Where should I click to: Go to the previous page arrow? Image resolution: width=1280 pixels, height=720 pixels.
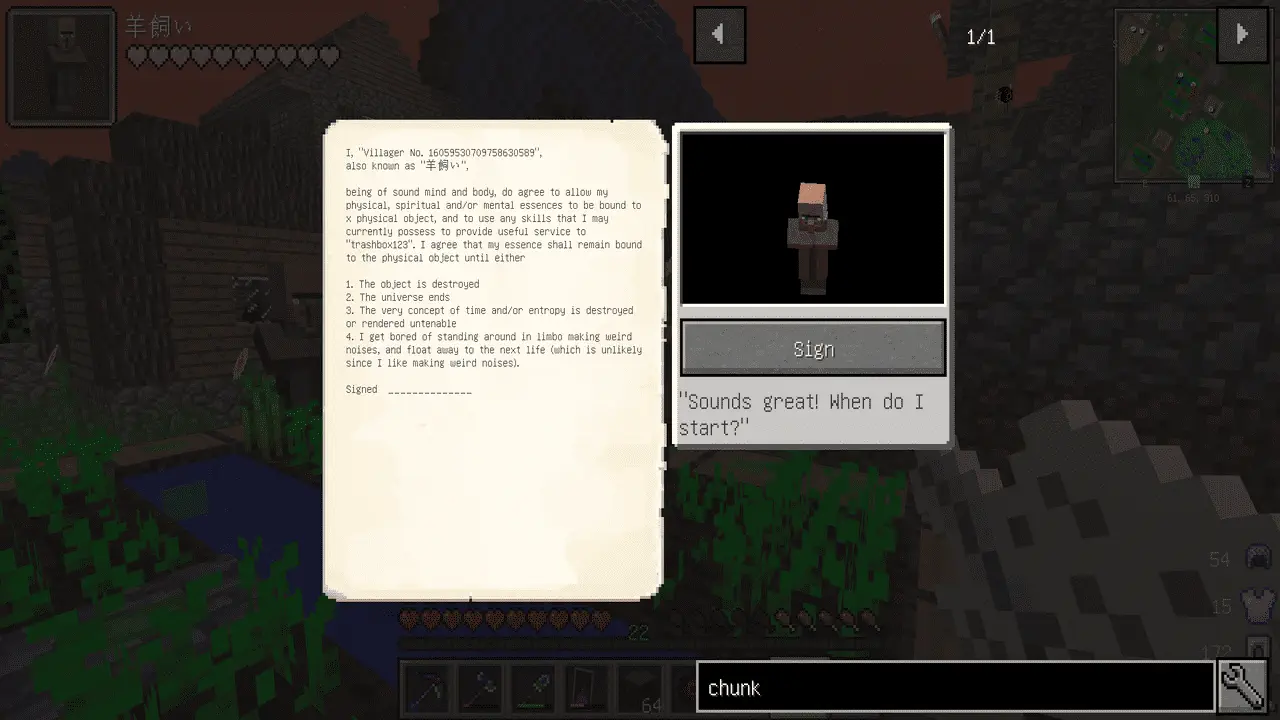(x=719, y=35)
